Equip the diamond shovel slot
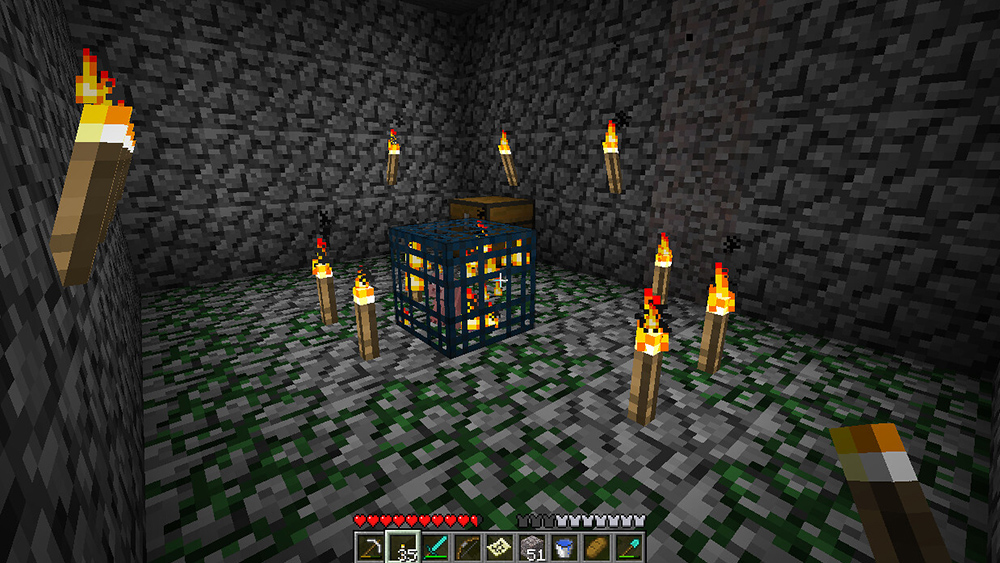1000x563 pixels. pyautogui.click(x=629, y=547)
